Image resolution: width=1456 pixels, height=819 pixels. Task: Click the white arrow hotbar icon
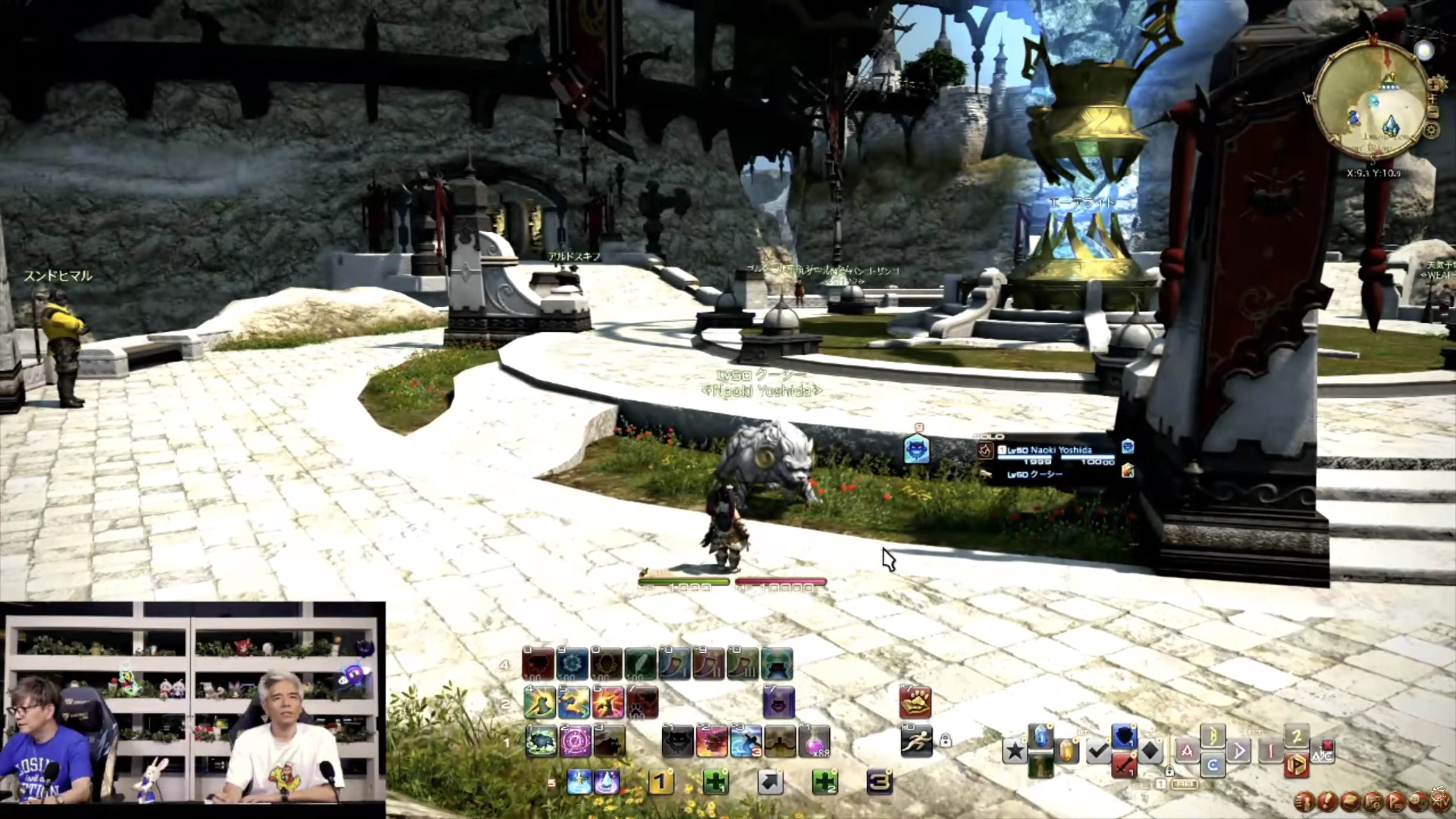[770, 782]
